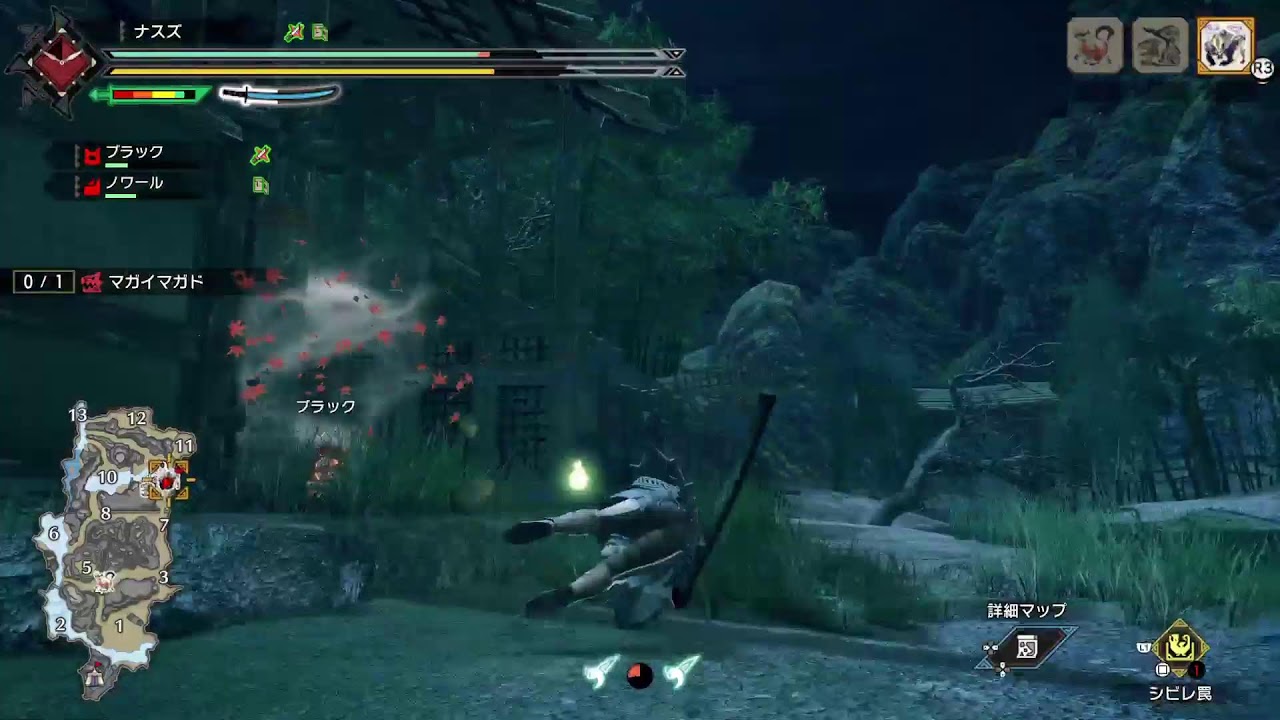Select buddy ブラック in the party list
1280x720 pixels.
coord(134,153)
